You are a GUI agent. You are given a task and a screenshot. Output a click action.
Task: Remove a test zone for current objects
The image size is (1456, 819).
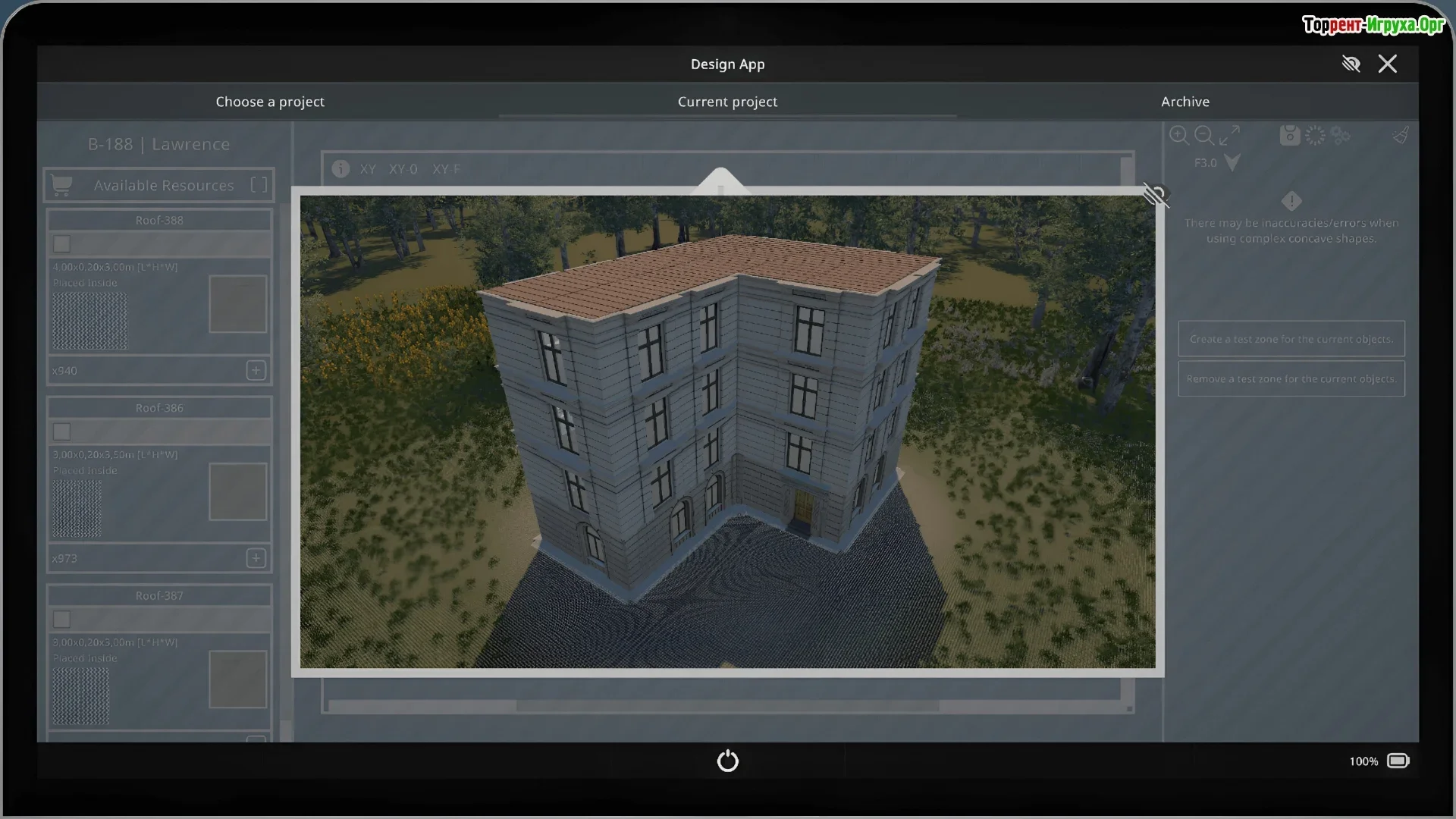[1291, 378]
